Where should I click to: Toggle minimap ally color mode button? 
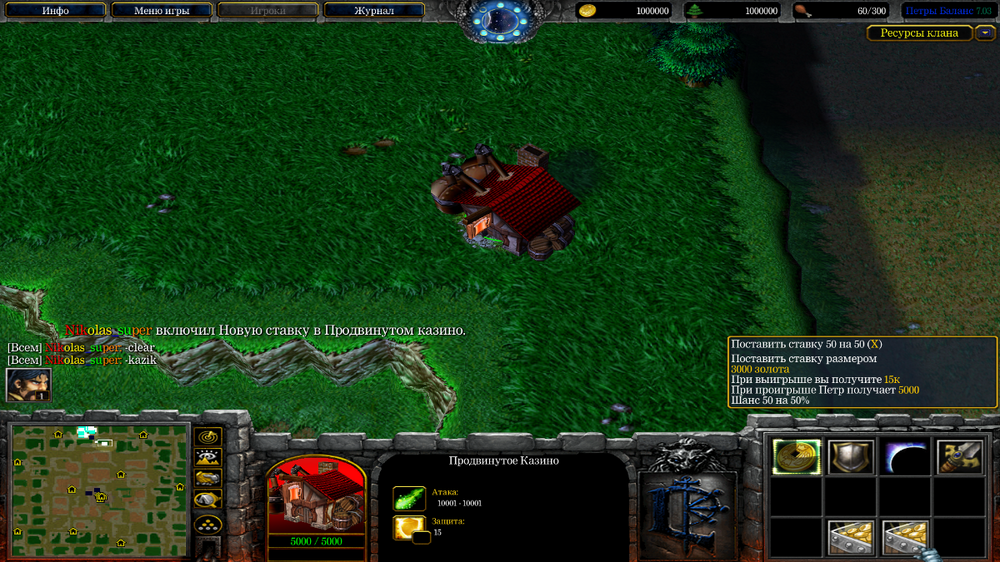[208, 478]
